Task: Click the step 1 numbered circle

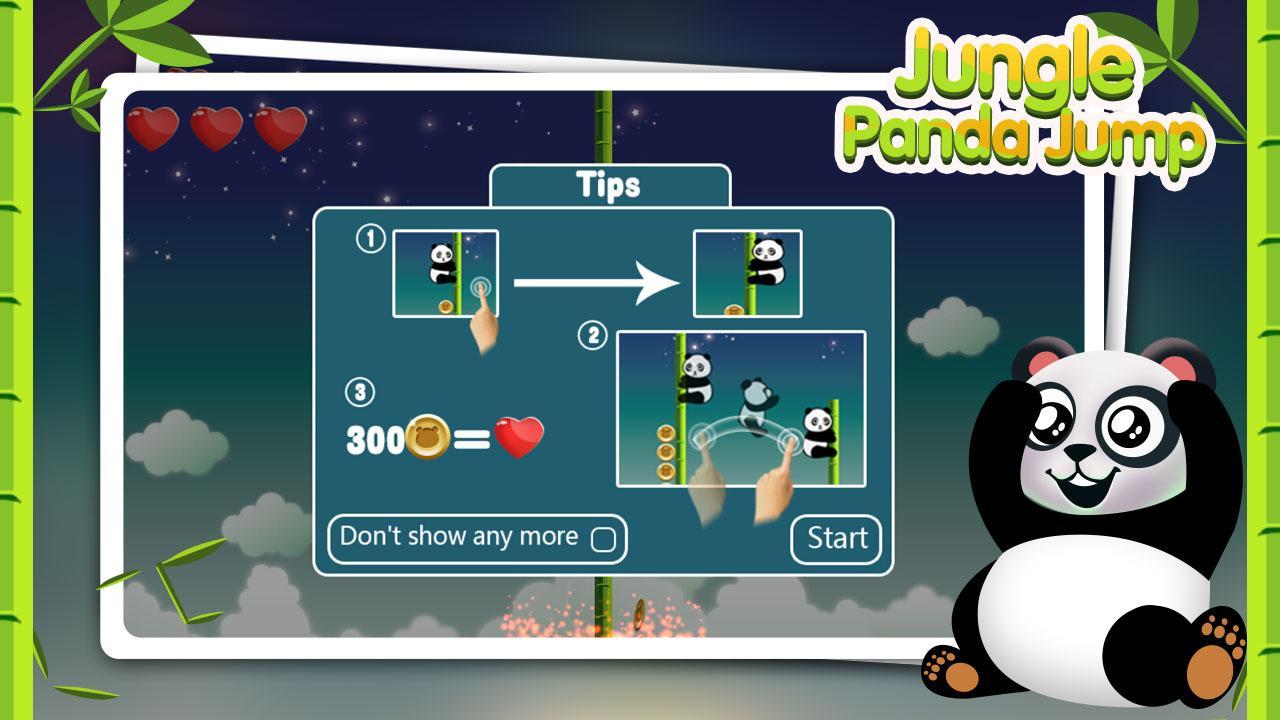Action: [371, 236]
